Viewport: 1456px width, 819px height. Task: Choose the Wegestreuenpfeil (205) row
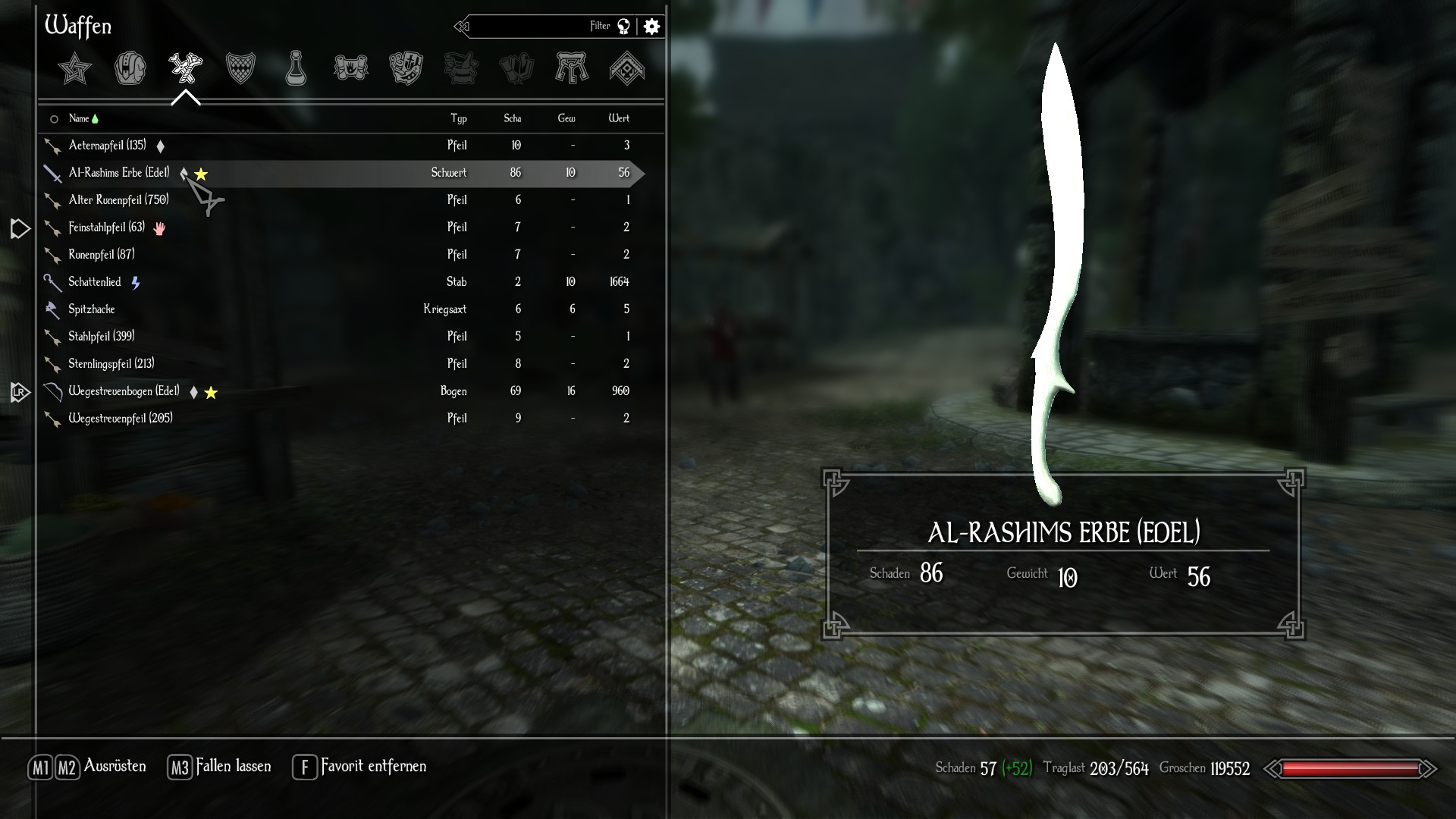[120, 419]
